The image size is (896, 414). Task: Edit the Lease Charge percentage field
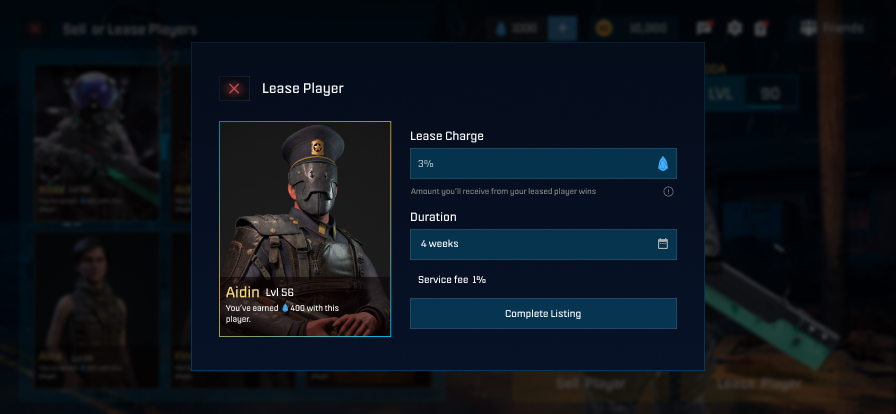point(530,163)
